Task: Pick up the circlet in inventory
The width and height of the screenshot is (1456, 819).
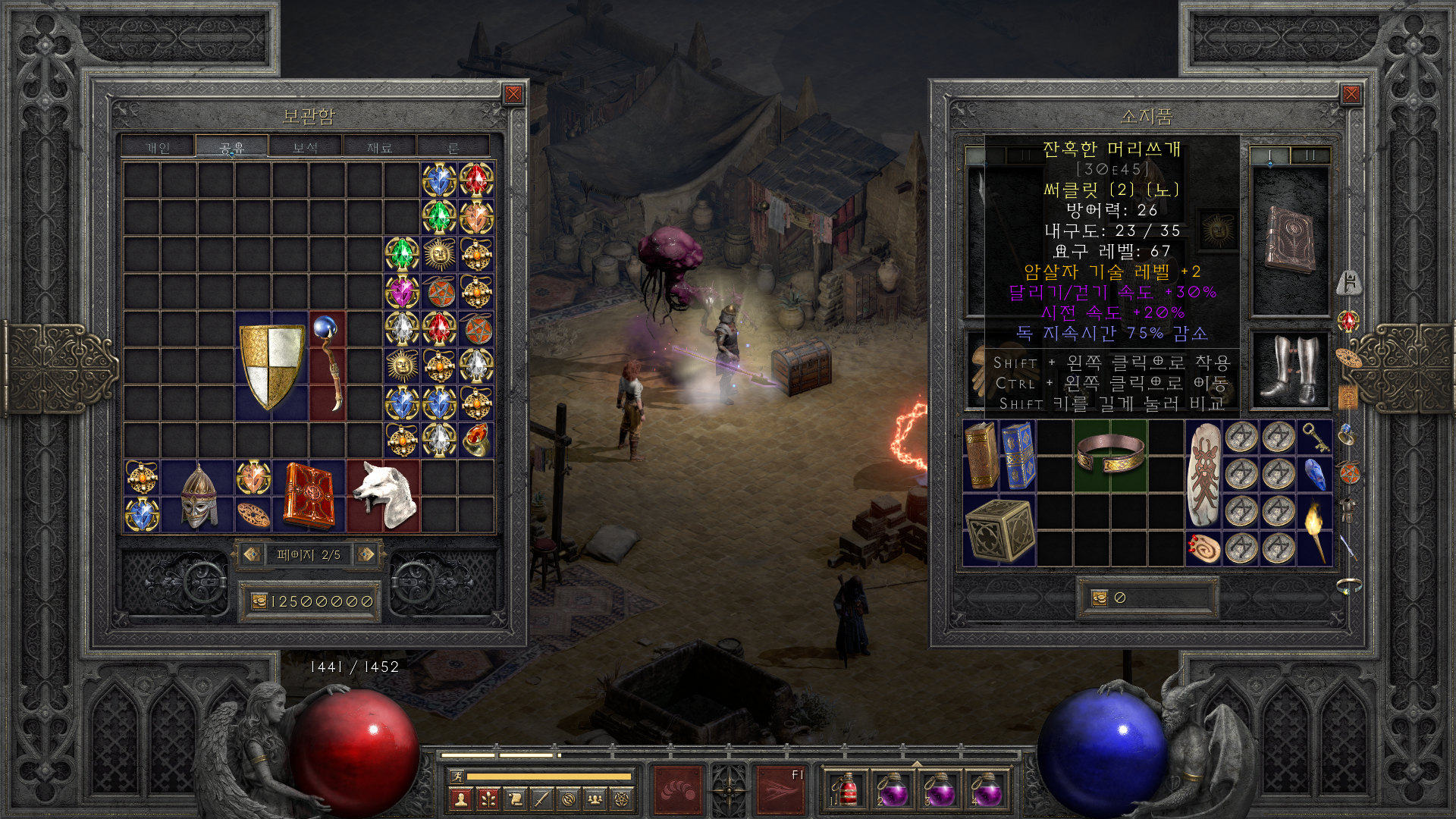Action: (x=1110, y=454)
